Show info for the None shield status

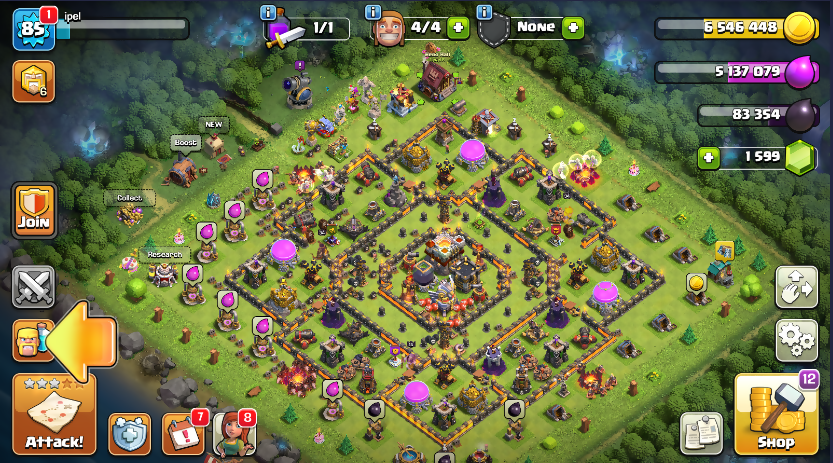pos(484,12)
